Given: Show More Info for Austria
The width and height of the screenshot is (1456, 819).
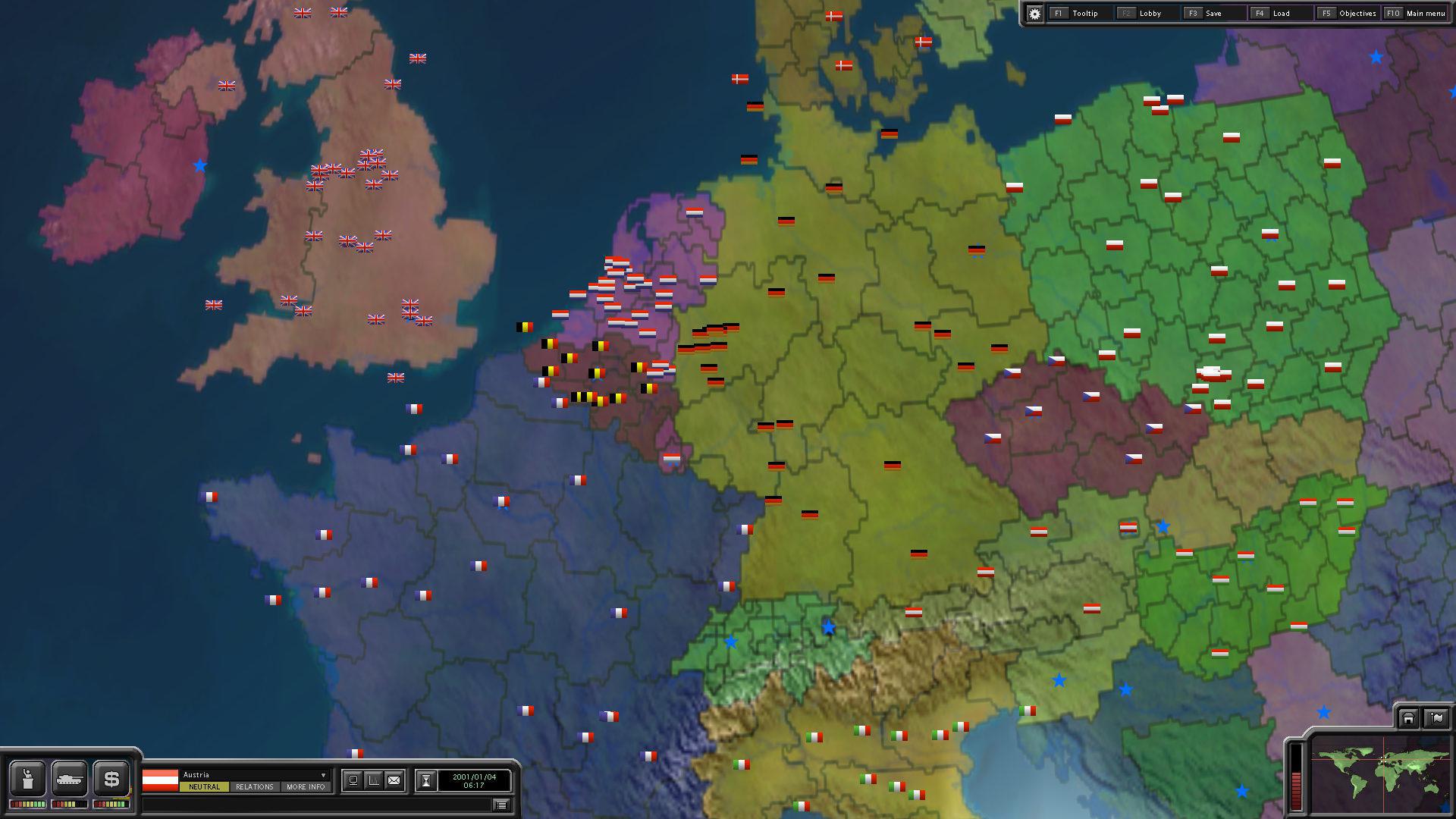Looking at the screenshot, I should pyautogui.click(x=306, y=787).
